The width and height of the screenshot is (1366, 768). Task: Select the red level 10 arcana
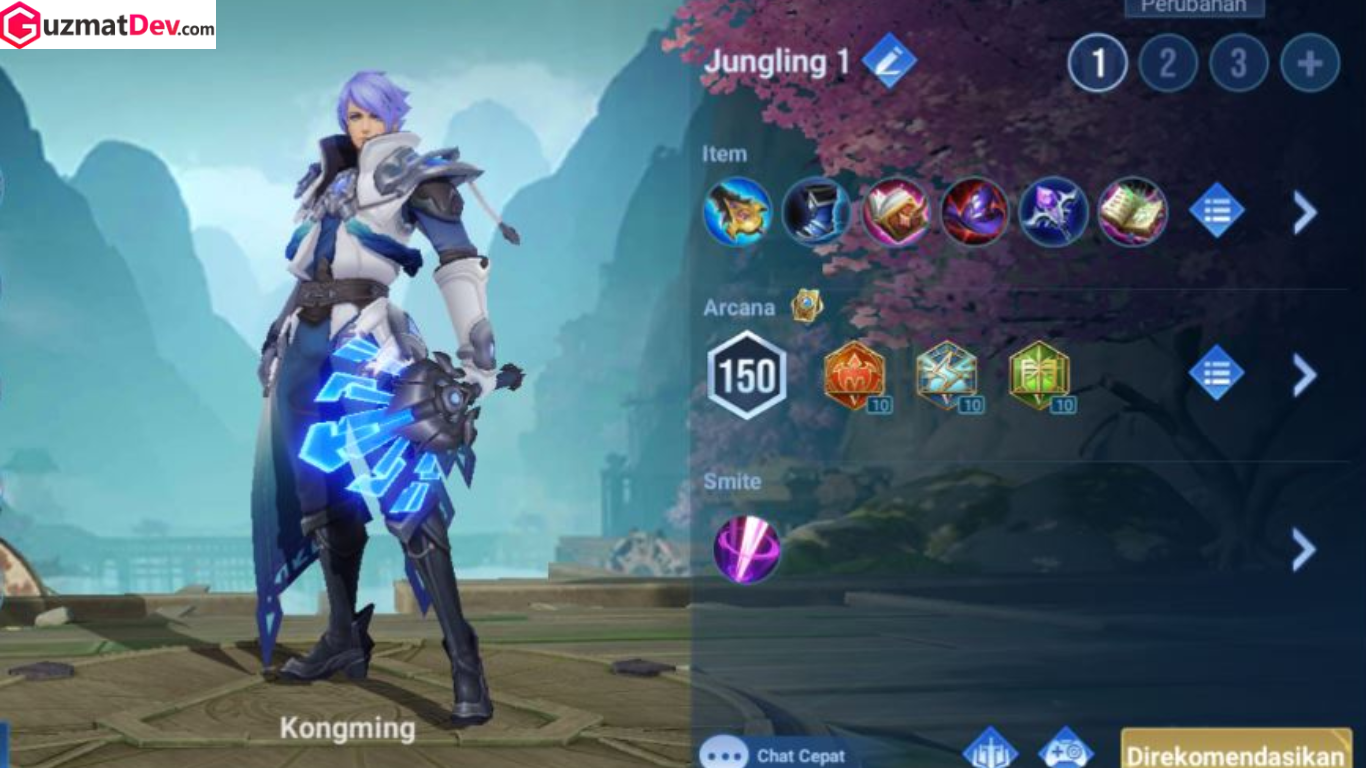point(855,376)
